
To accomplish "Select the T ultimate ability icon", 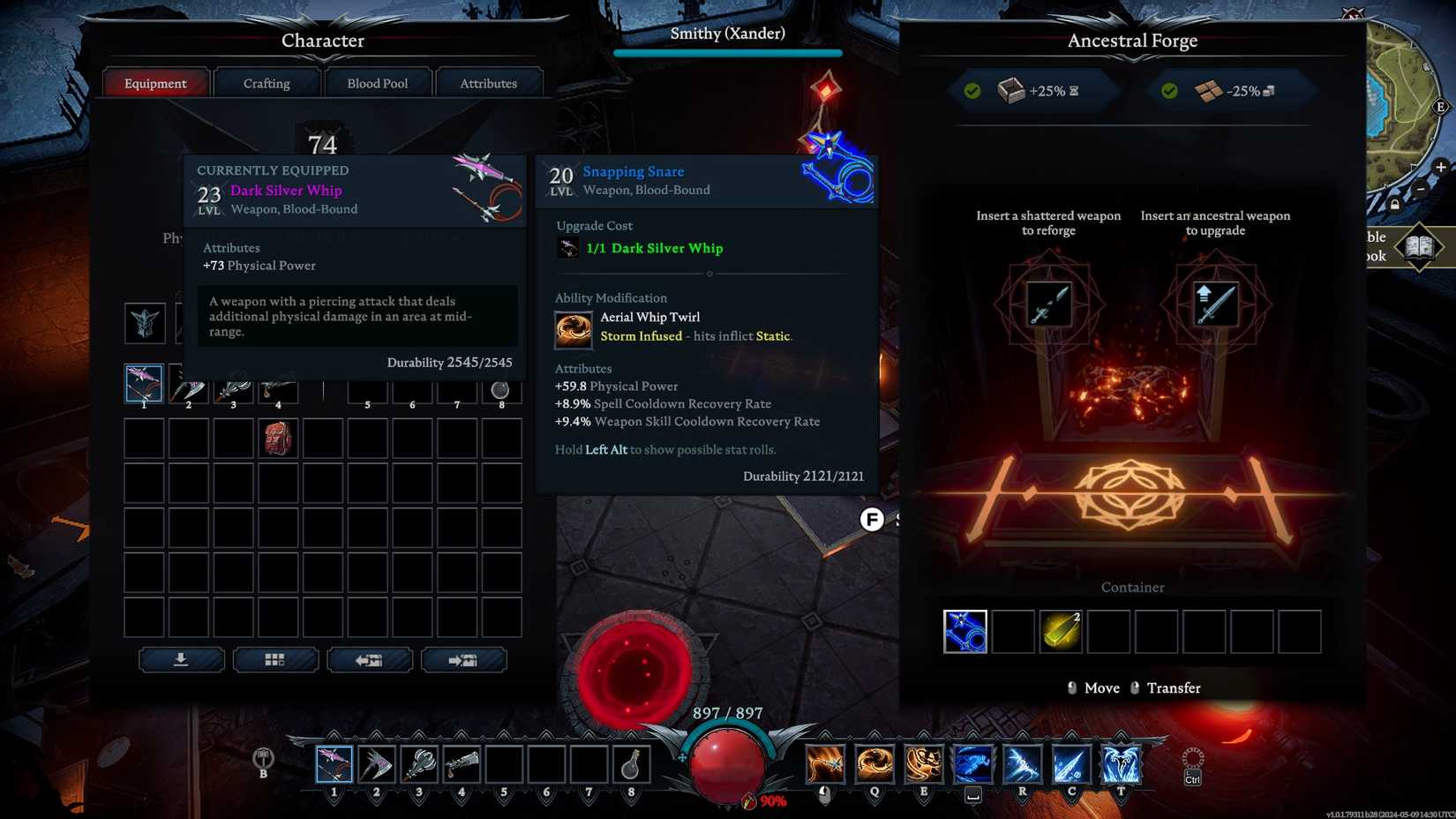I will [1119, 763].
